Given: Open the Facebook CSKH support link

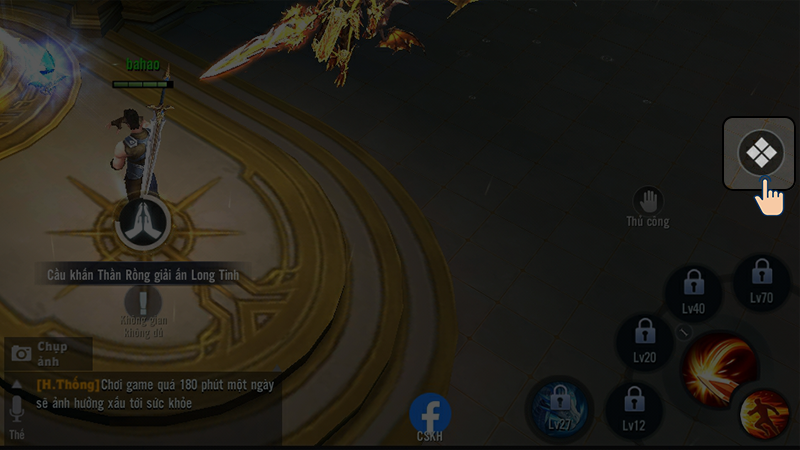Looking at the screenshot, I should coord(430,414).
